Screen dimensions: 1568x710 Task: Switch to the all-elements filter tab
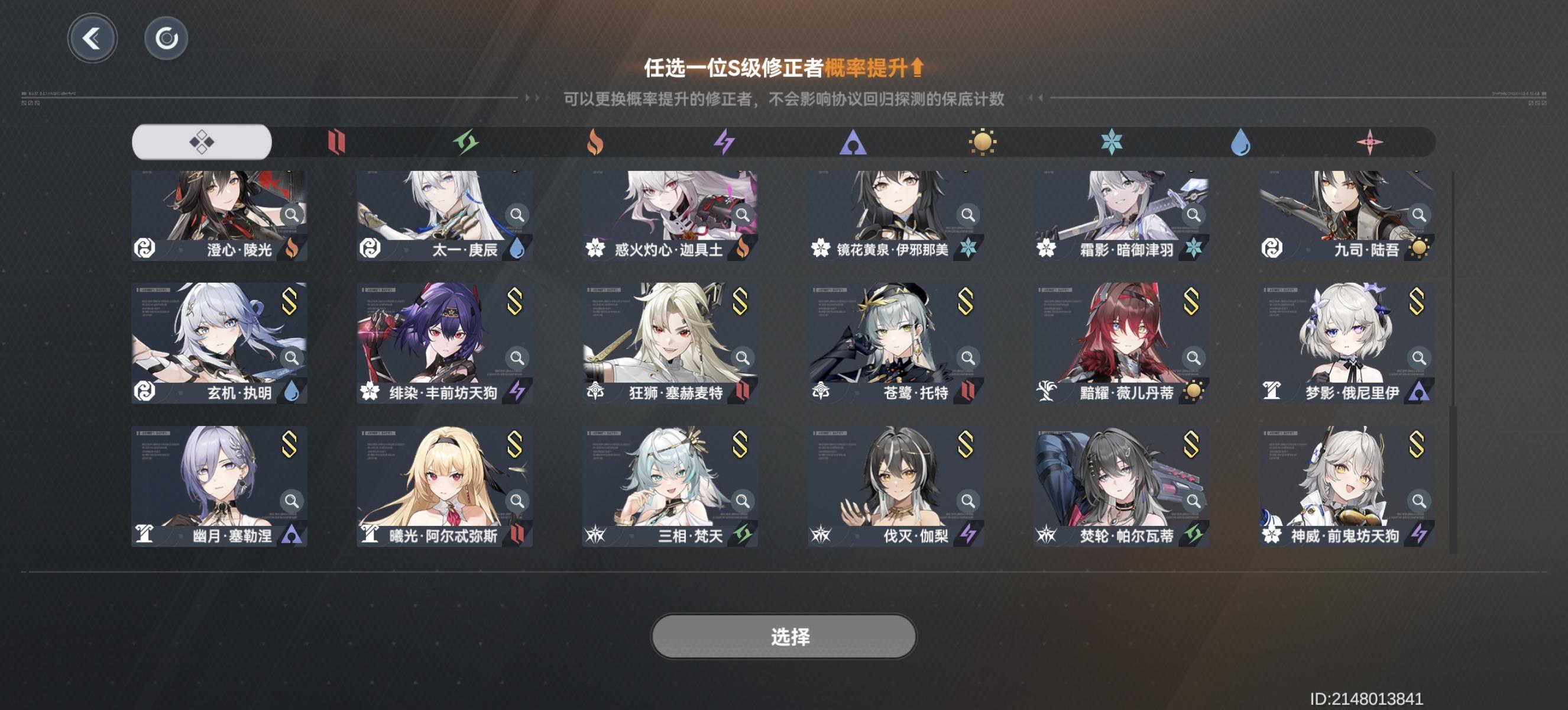coord(201,141)
